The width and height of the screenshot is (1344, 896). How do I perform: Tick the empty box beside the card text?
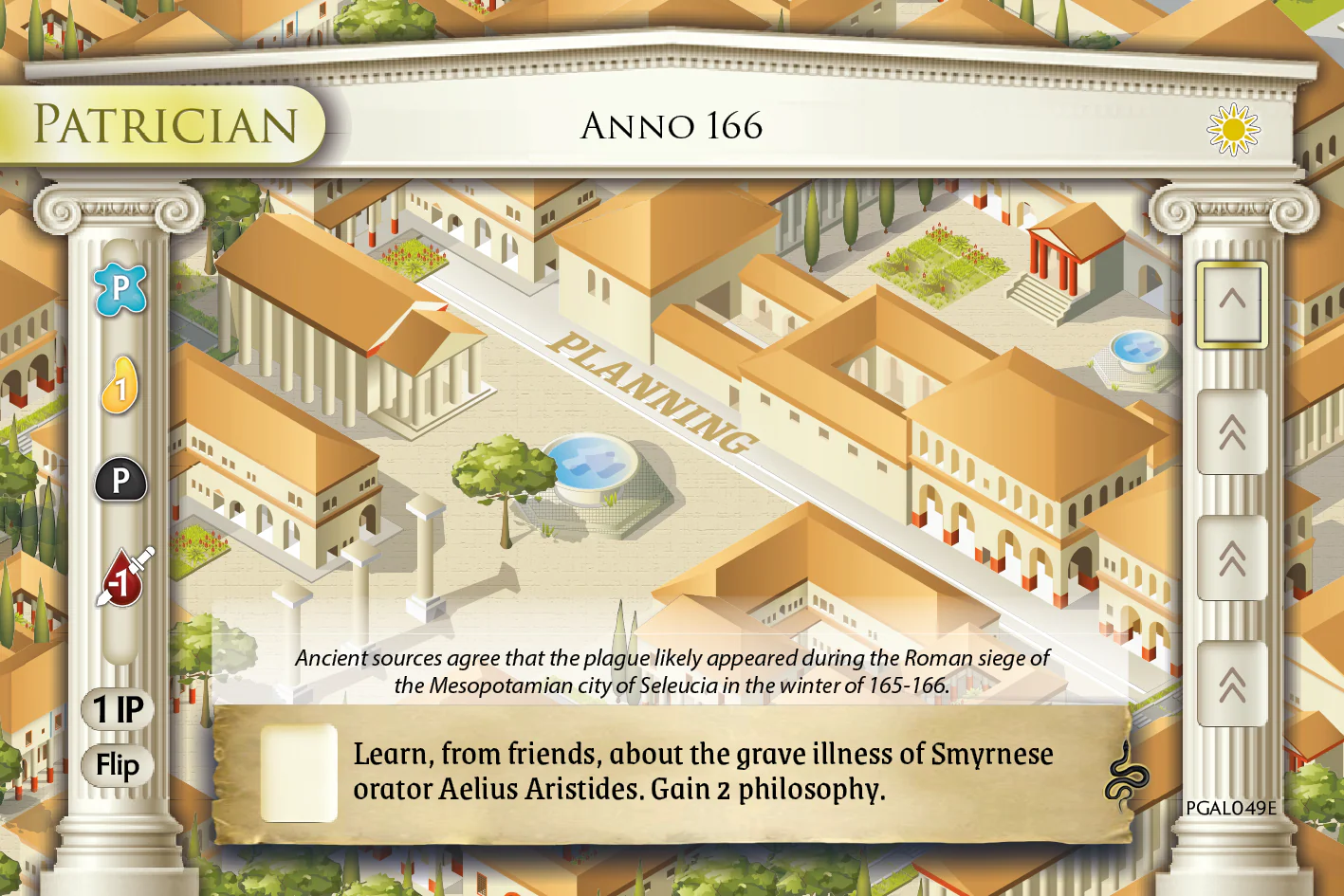coord(299,773)
